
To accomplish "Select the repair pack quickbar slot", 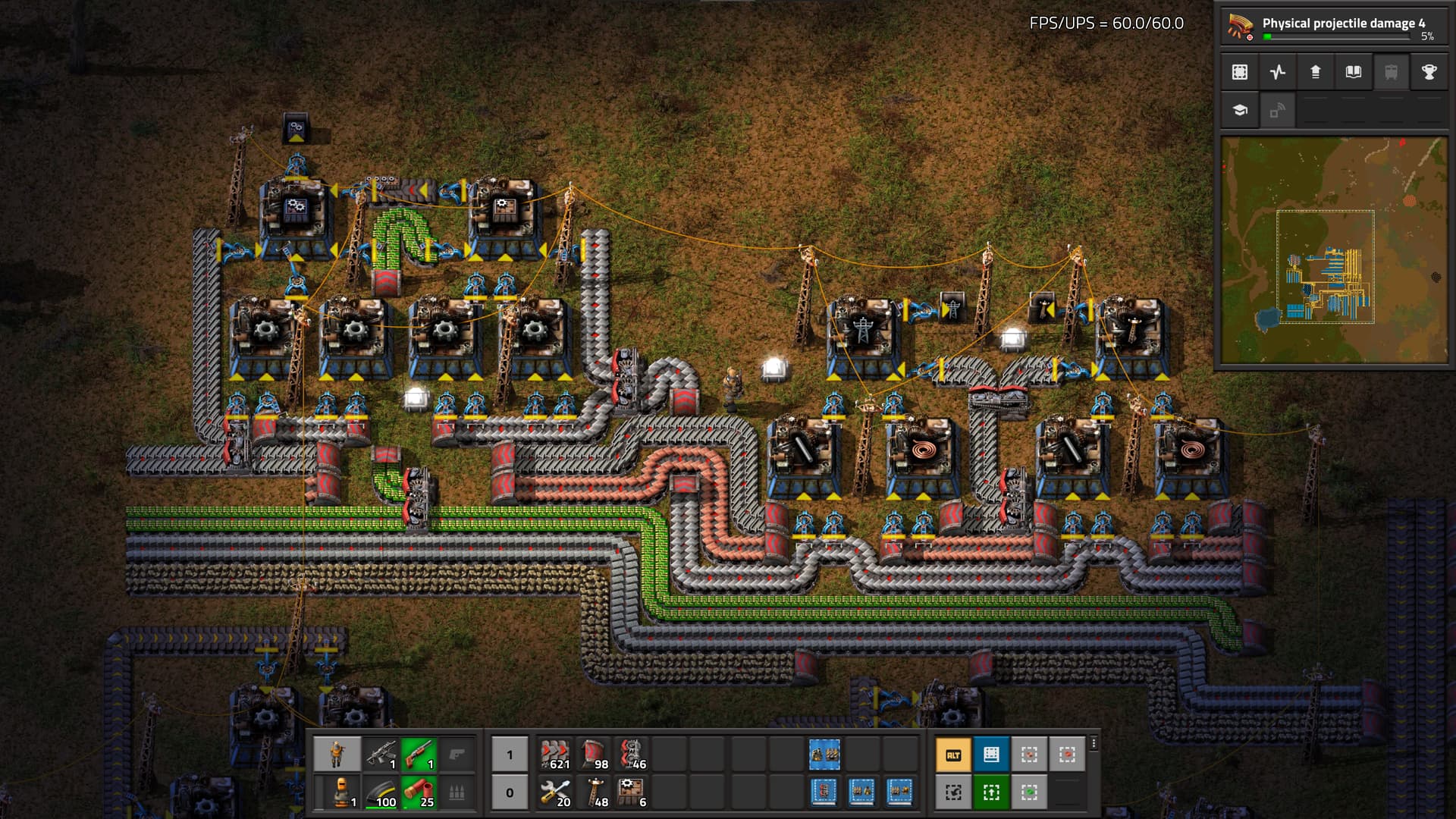I will pyautogui.click(x=555, y=792).
